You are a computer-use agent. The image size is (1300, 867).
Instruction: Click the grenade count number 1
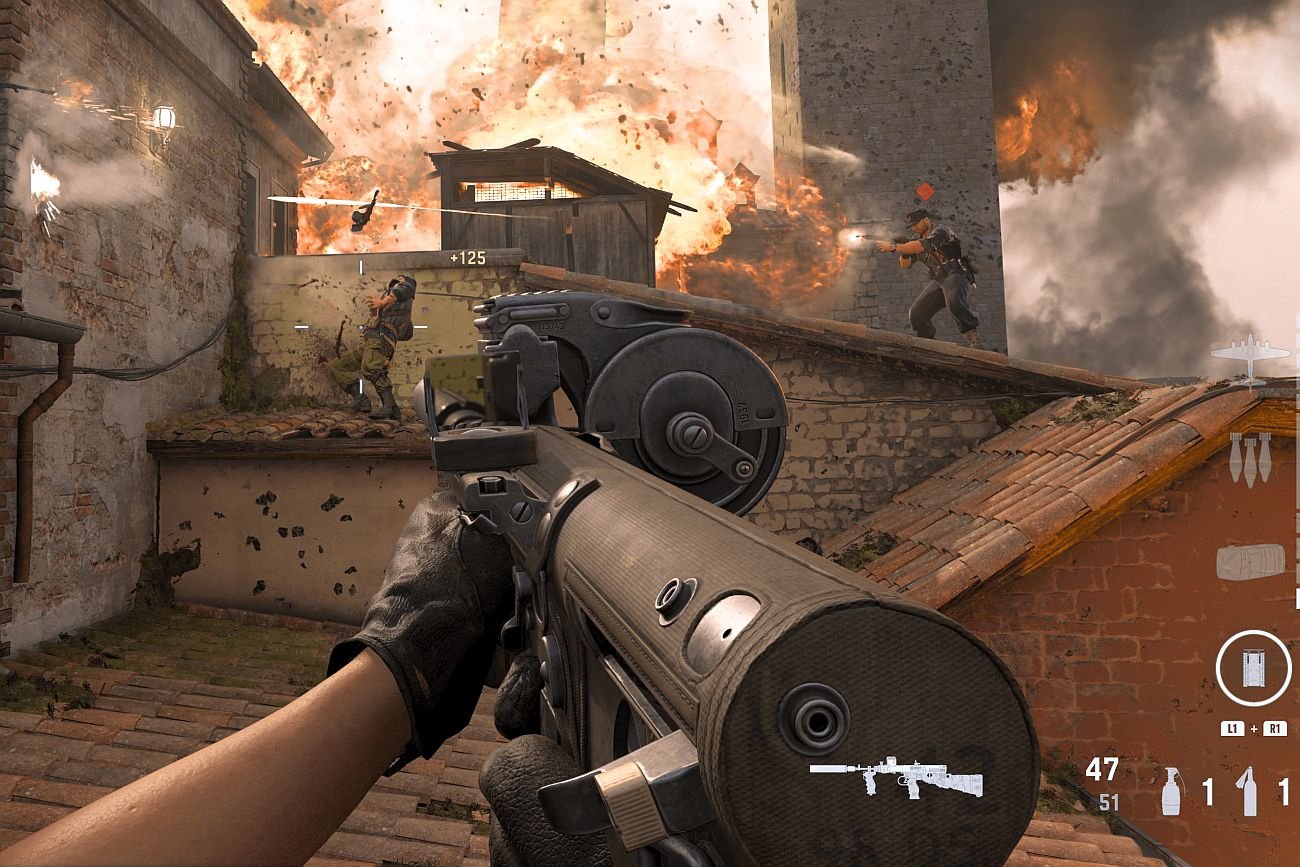1208,789
